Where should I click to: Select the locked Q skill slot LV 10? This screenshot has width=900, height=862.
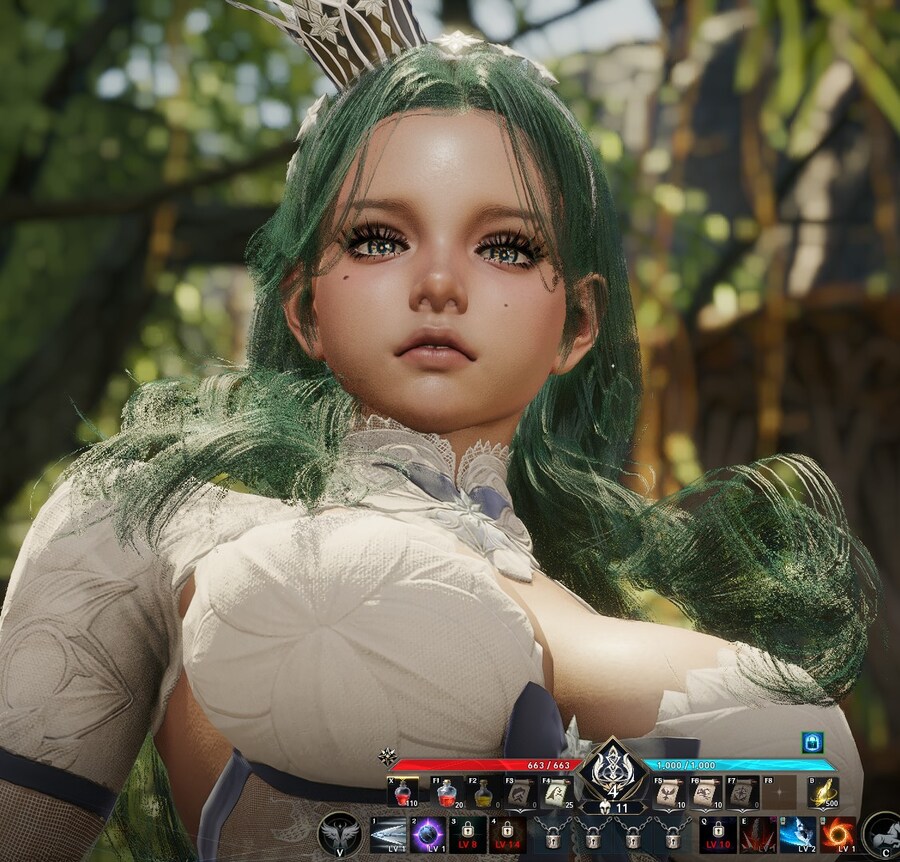[x=717, y=835]
